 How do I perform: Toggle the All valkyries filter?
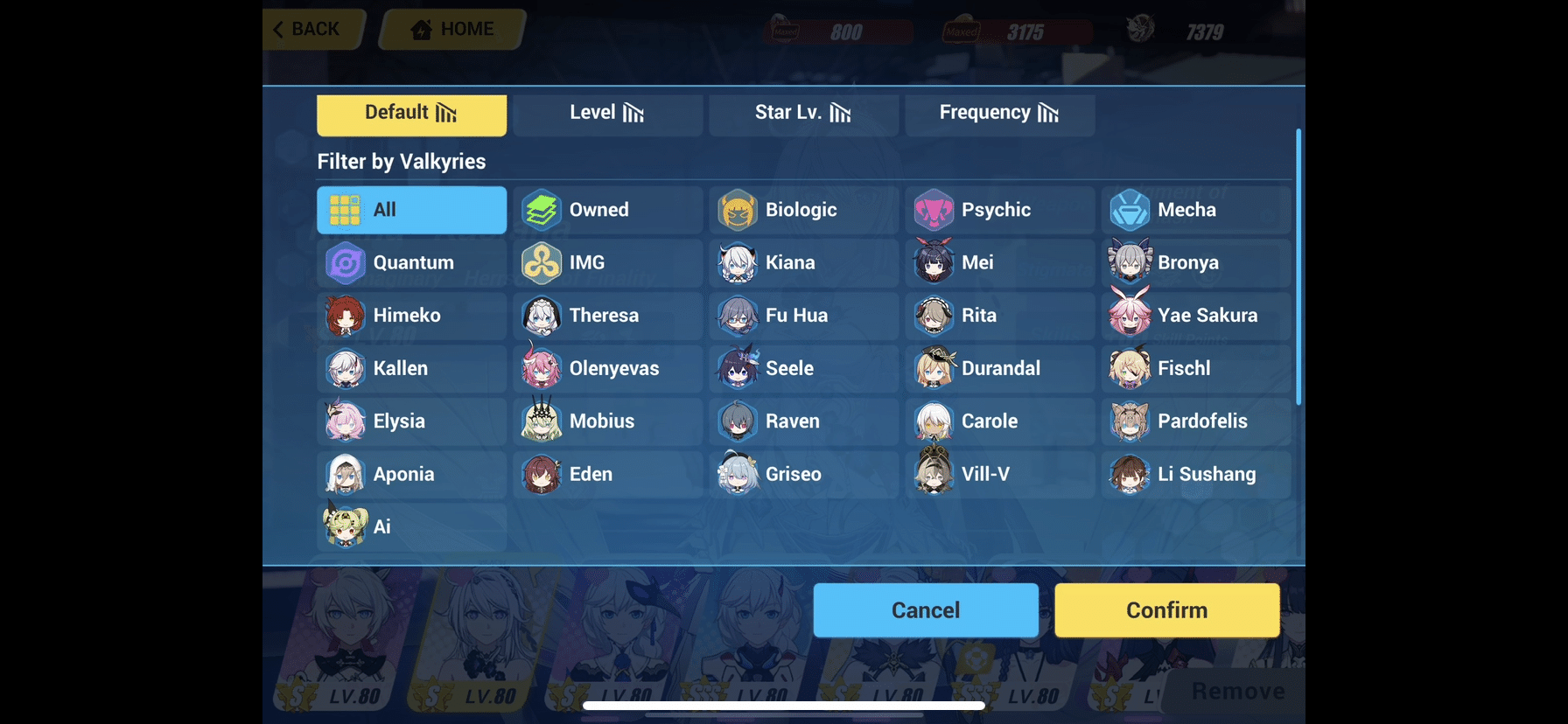(x=411, y=210)
